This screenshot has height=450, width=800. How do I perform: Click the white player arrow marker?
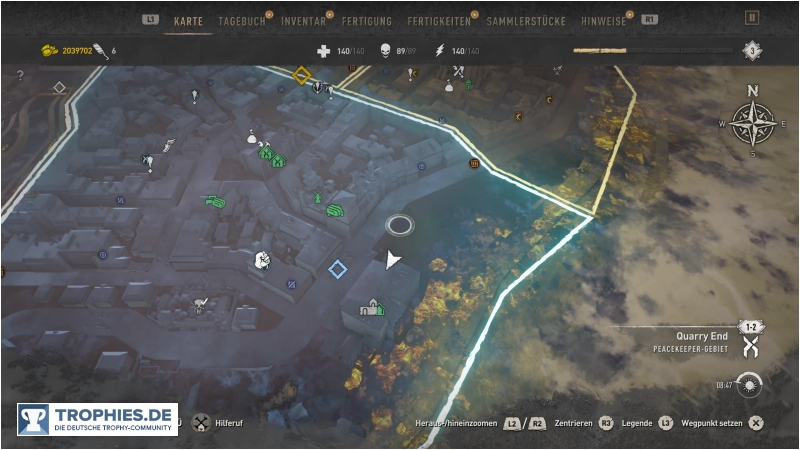[x=393, y=260]
